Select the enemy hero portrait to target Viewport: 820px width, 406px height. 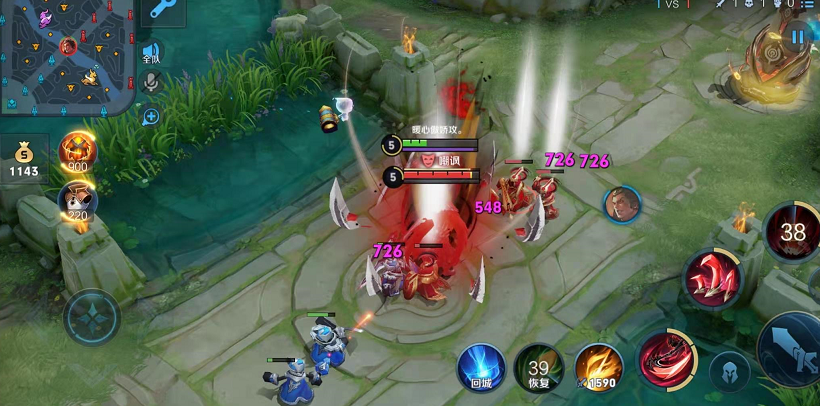pos(621,204)
